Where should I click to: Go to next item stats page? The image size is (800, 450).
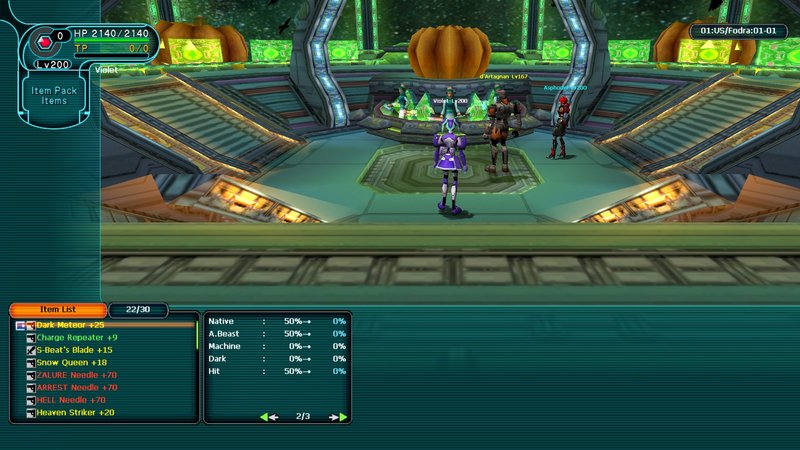tap(339, 416)
